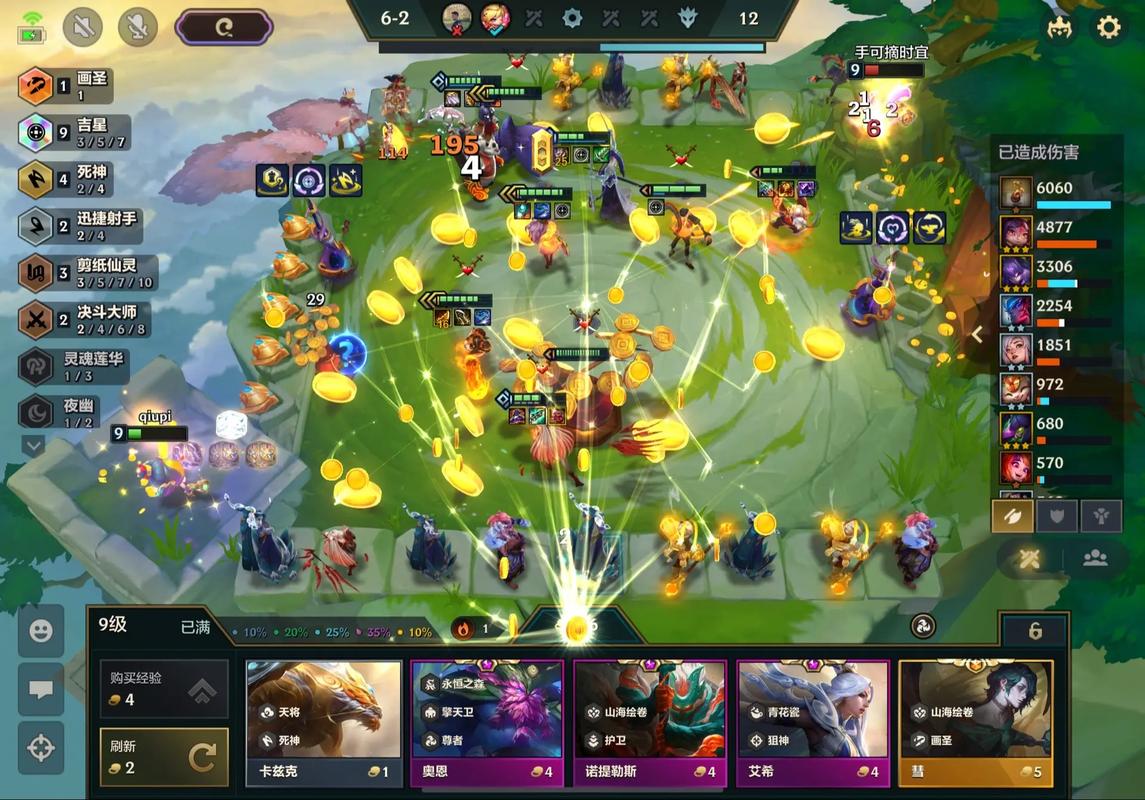This screenshot has height=800, width=1145.
Task: Toggle the speaker mute icon
Action: (x=83, y=27)
